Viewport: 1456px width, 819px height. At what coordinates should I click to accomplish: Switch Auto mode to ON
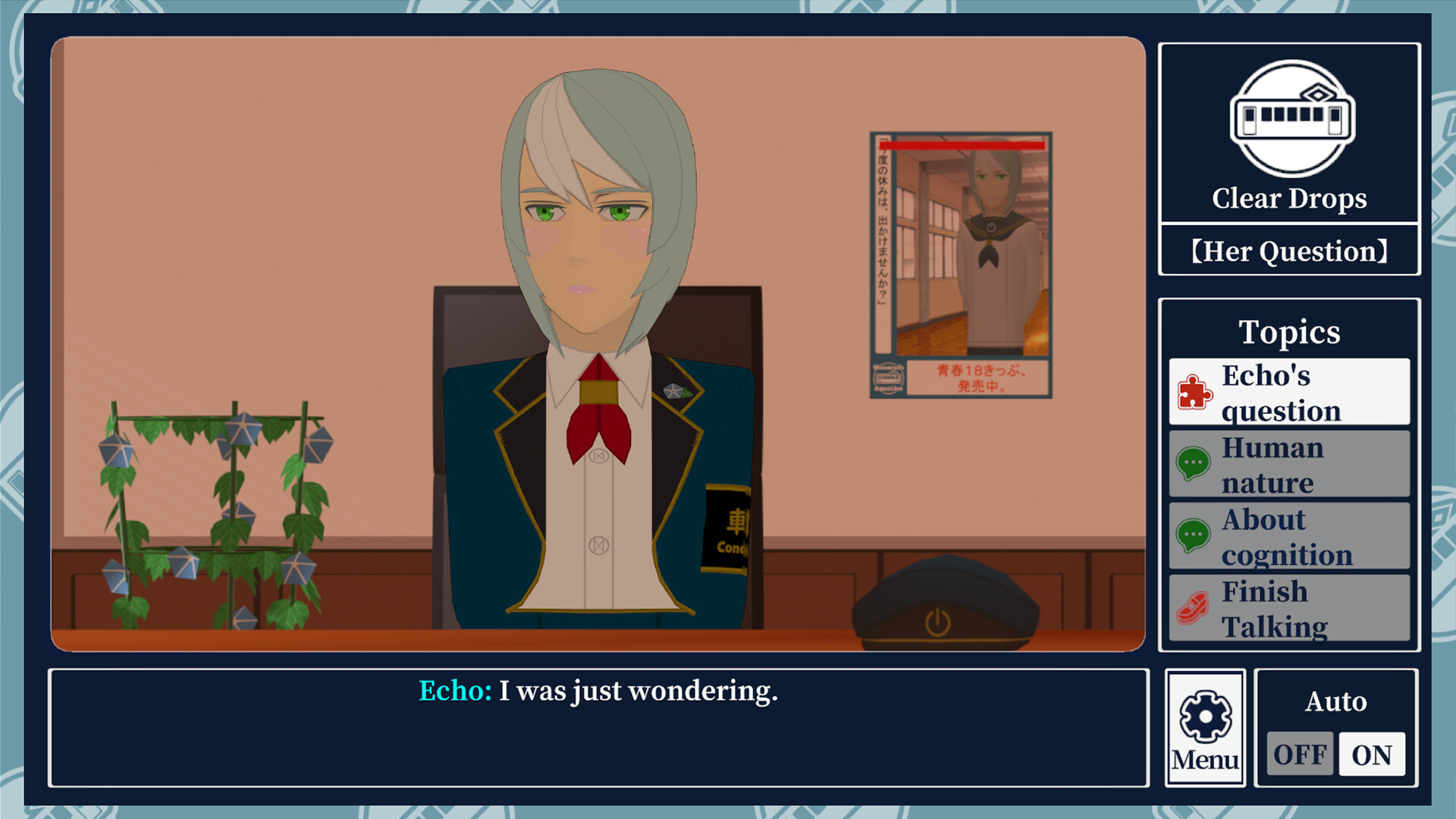click(1374, 754)
